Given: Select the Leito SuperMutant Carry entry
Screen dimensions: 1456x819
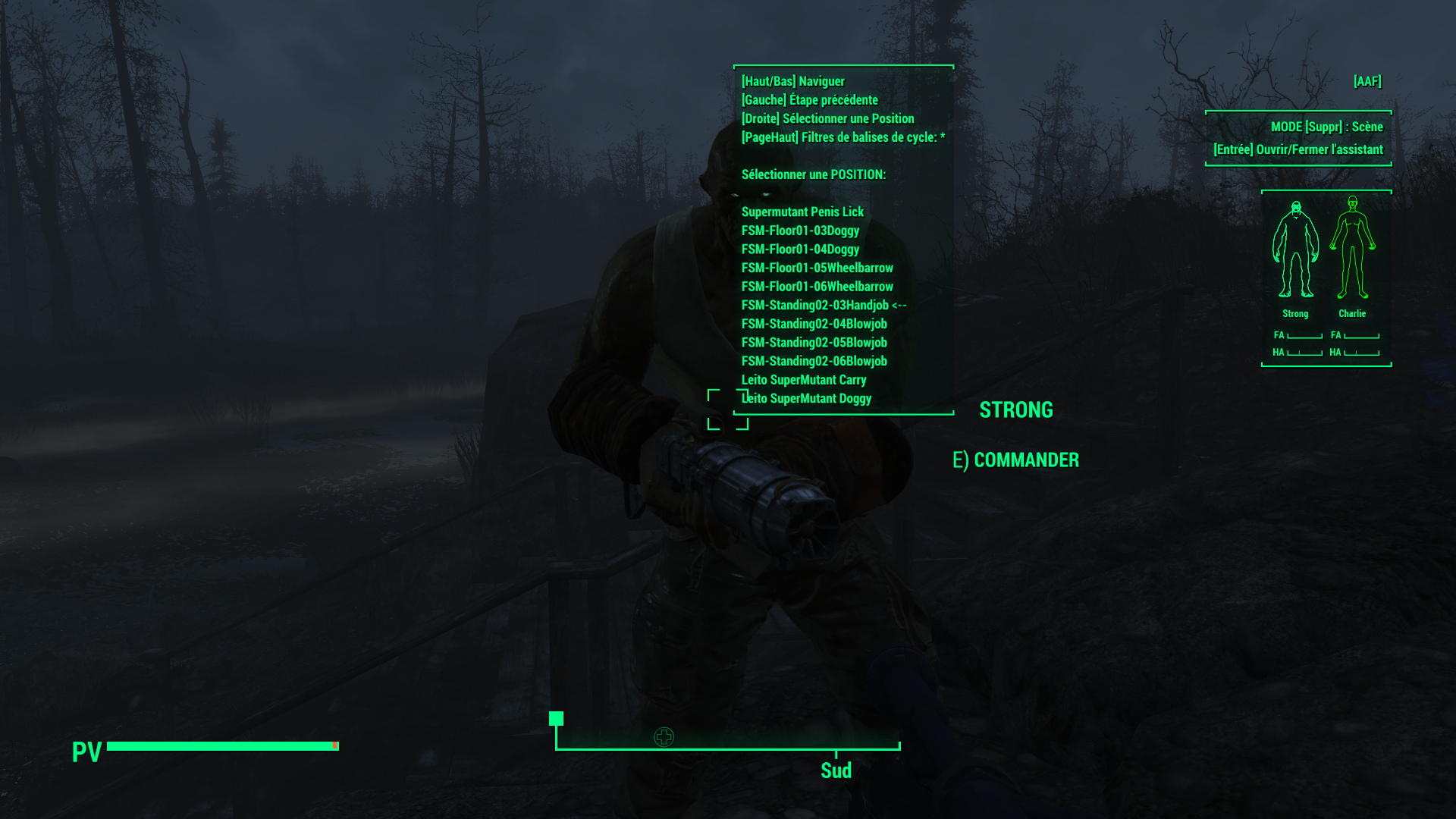Looking at the screenshot, I should coord(803,379).
